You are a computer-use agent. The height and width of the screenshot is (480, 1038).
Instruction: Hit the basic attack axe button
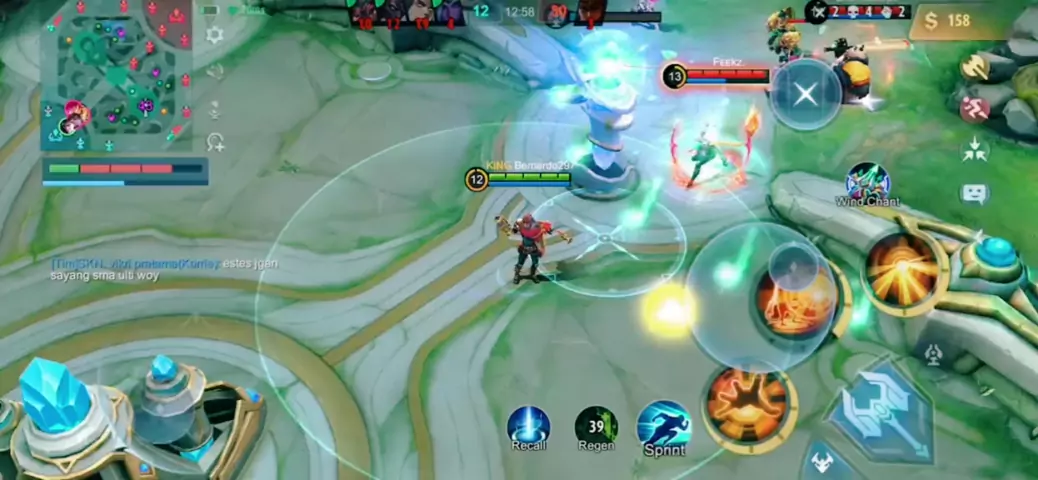click(870, 411)
